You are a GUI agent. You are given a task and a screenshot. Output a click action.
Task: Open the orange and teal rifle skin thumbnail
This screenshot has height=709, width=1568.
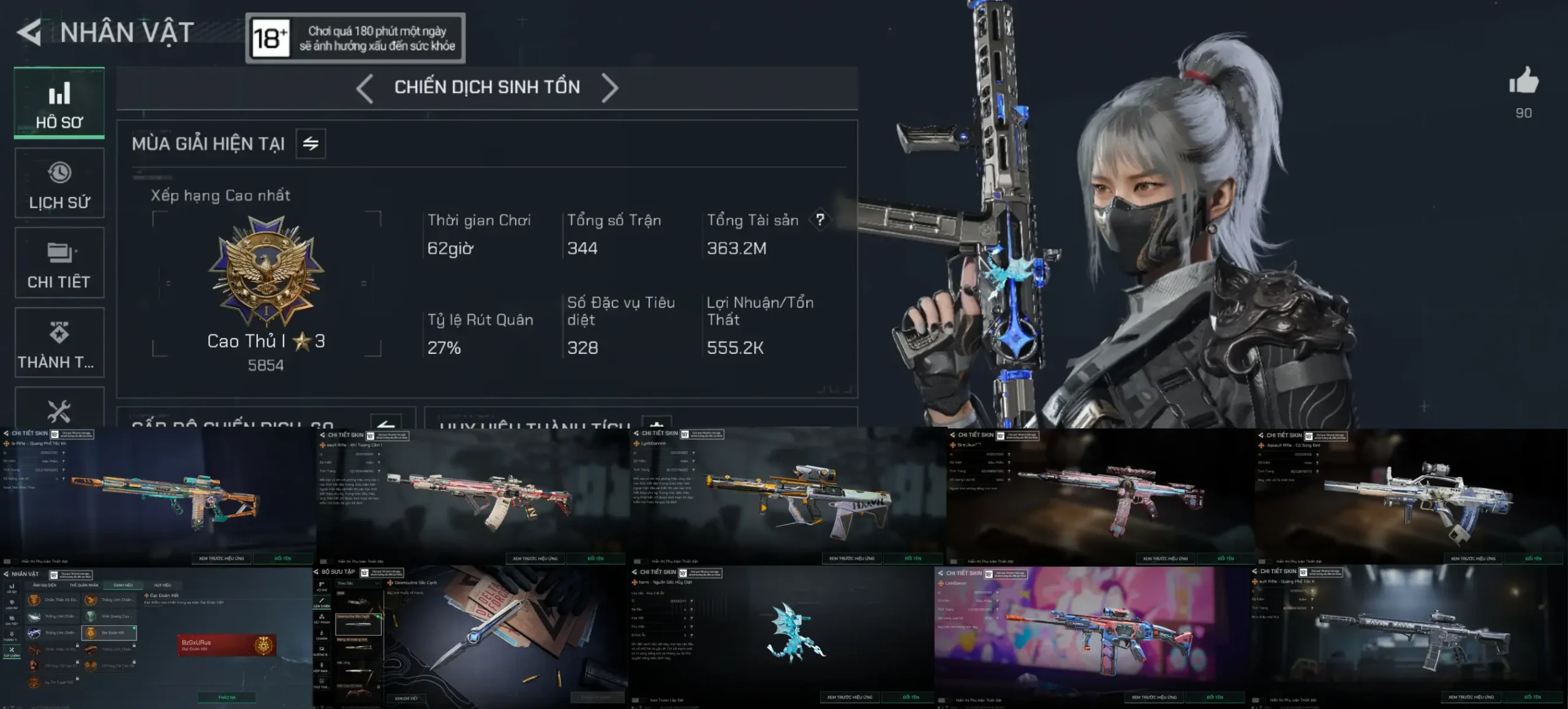pos(158,496)
